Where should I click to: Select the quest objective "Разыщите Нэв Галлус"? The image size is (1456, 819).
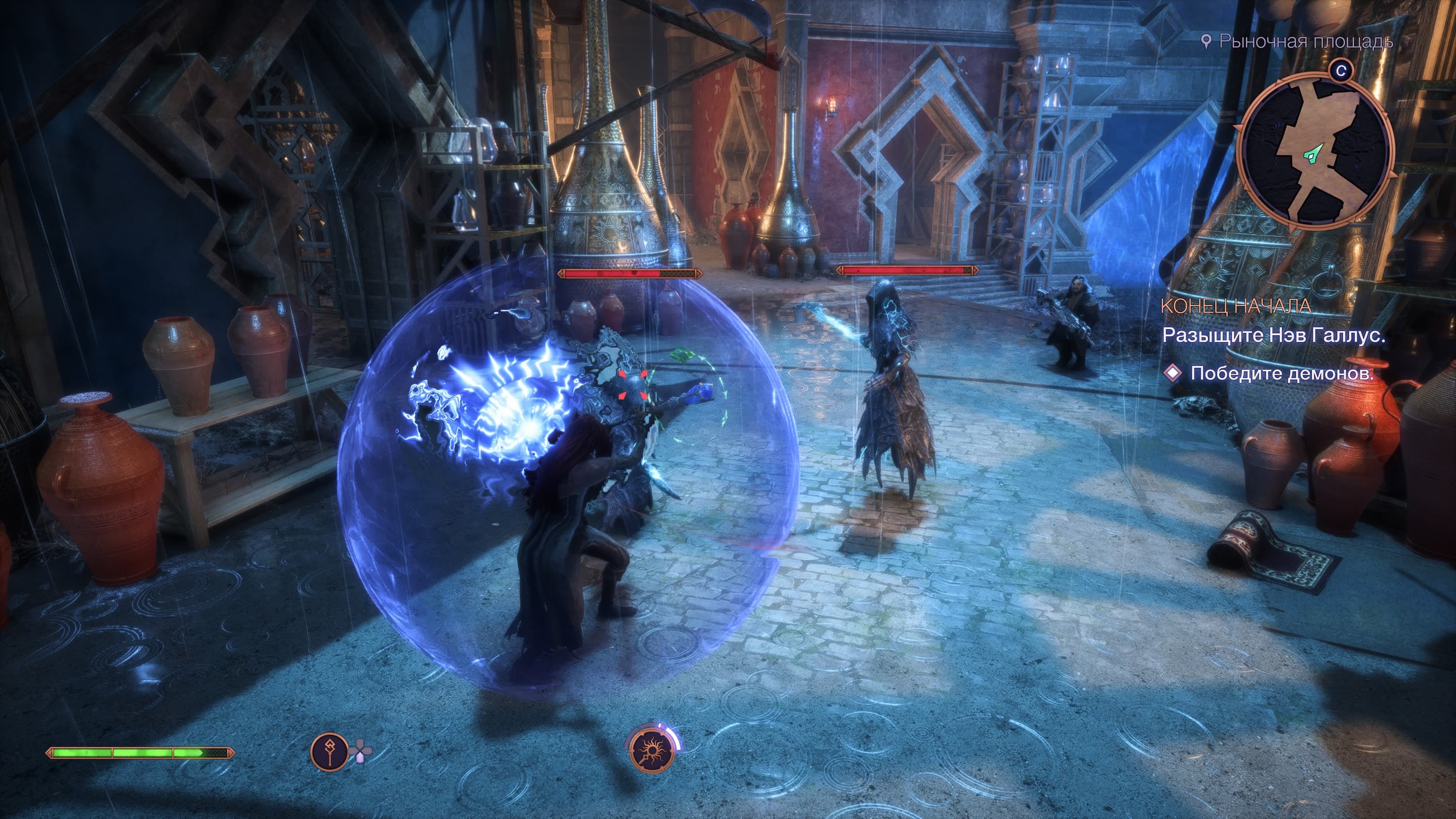(1274, 336)
